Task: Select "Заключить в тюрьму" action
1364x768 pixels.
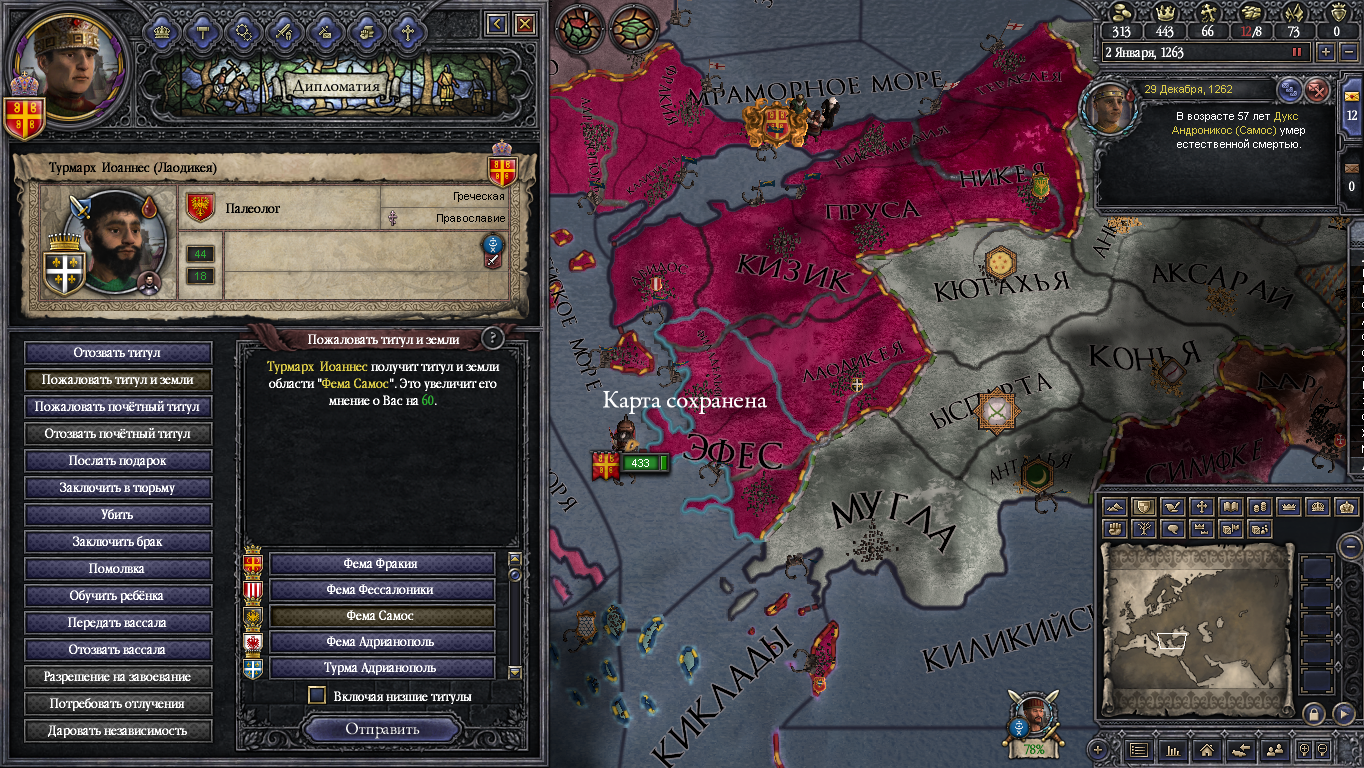Action: pos(118,488)
